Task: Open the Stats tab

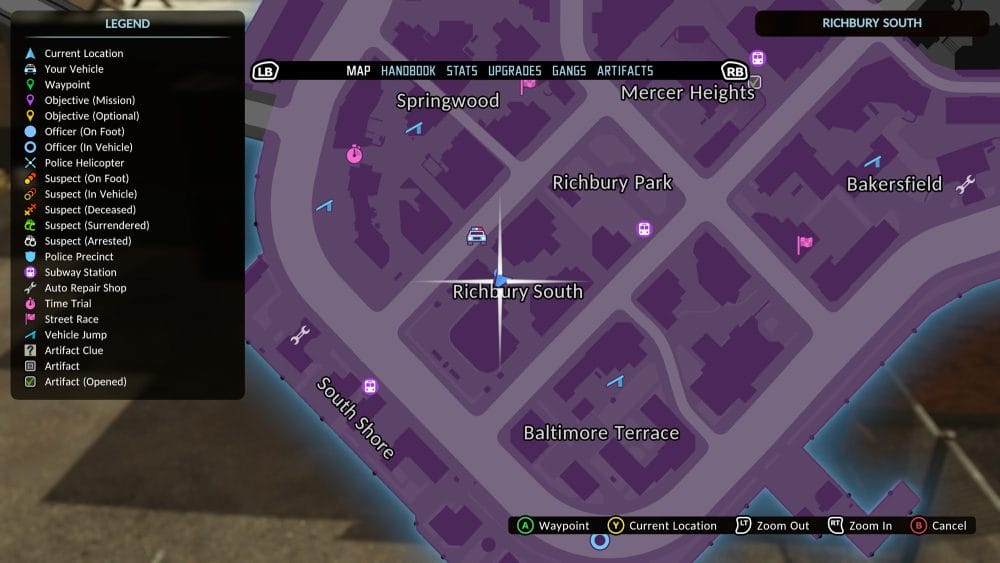Action: click(462, 71)
